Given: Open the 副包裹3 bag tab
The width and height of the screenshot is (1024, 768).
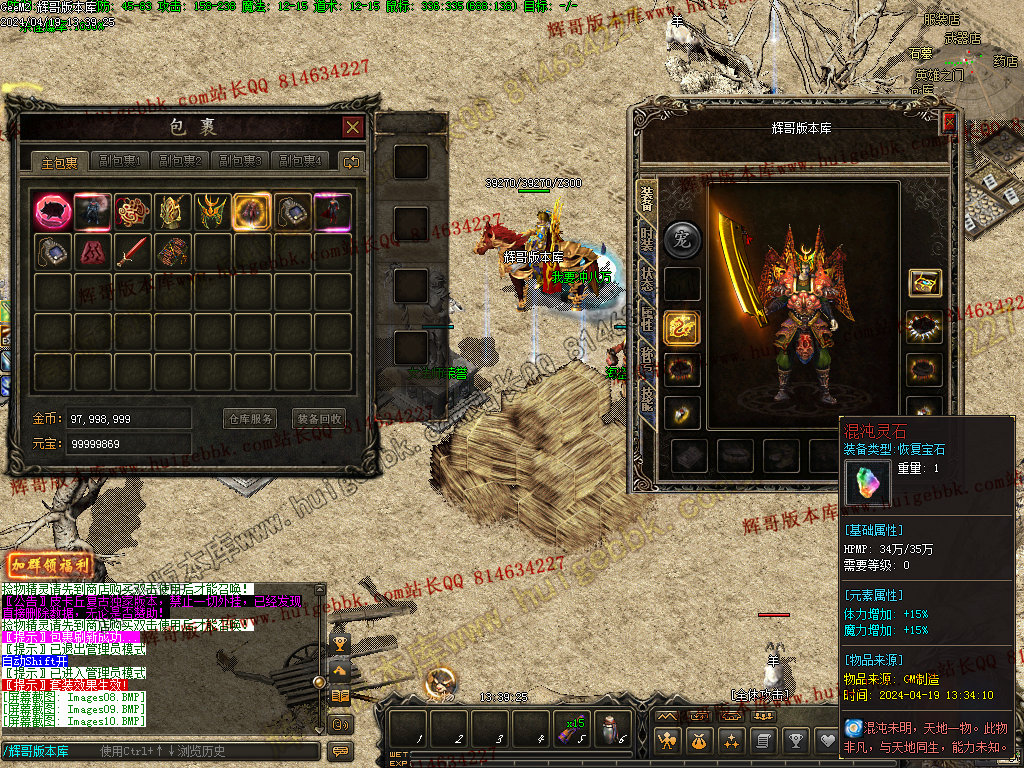Looking at the screenshot, I should (x=241, y=161).
